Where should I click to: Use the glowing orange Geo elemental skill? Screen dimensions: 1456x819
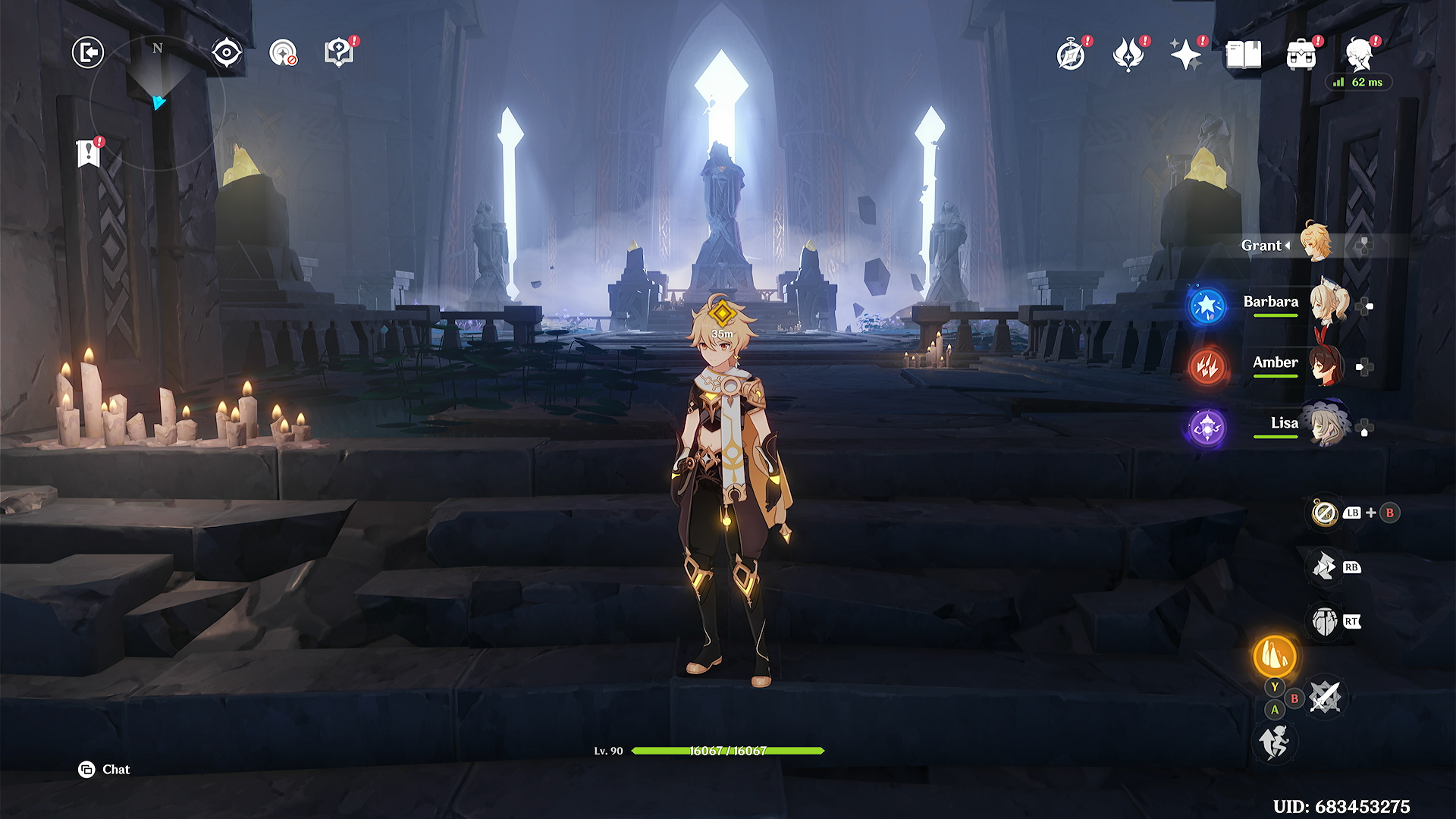[1274, 656]
